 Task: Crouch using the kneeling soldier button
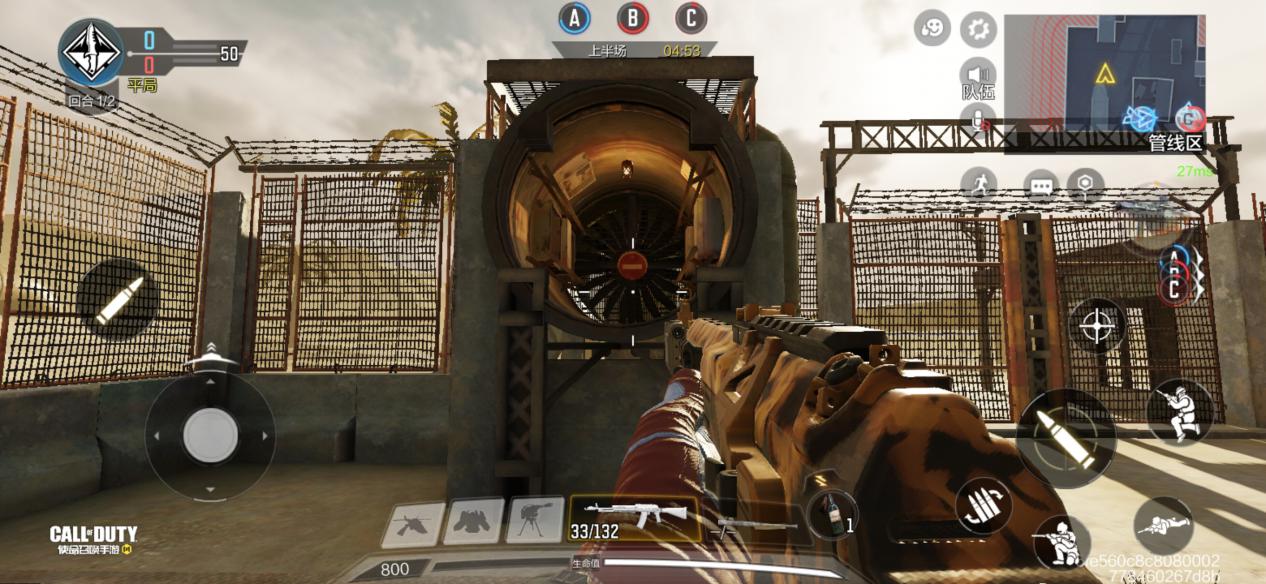1062,542
